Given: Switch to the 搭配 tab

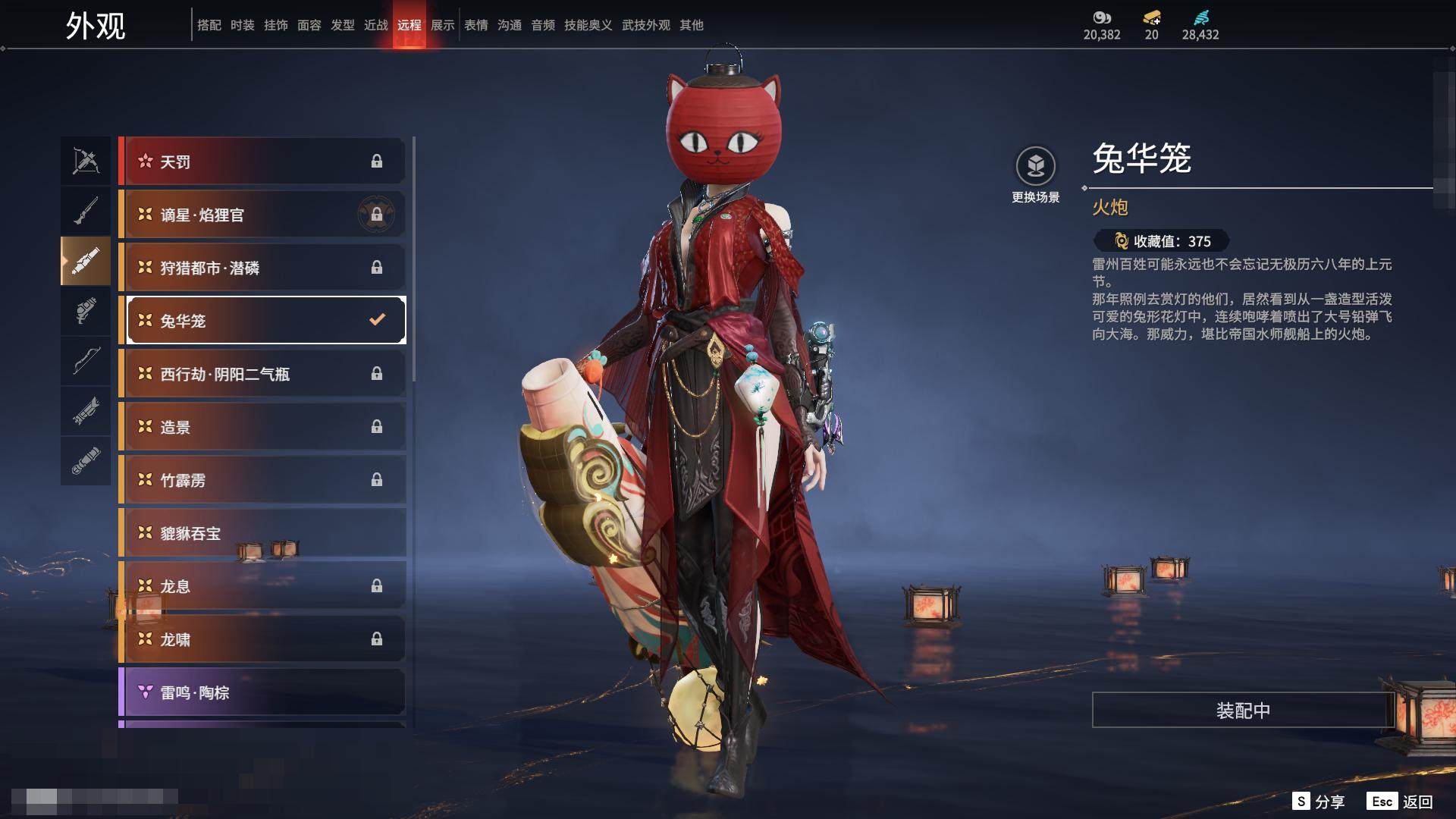Looking at the screenshot, I should pos(209,25).
